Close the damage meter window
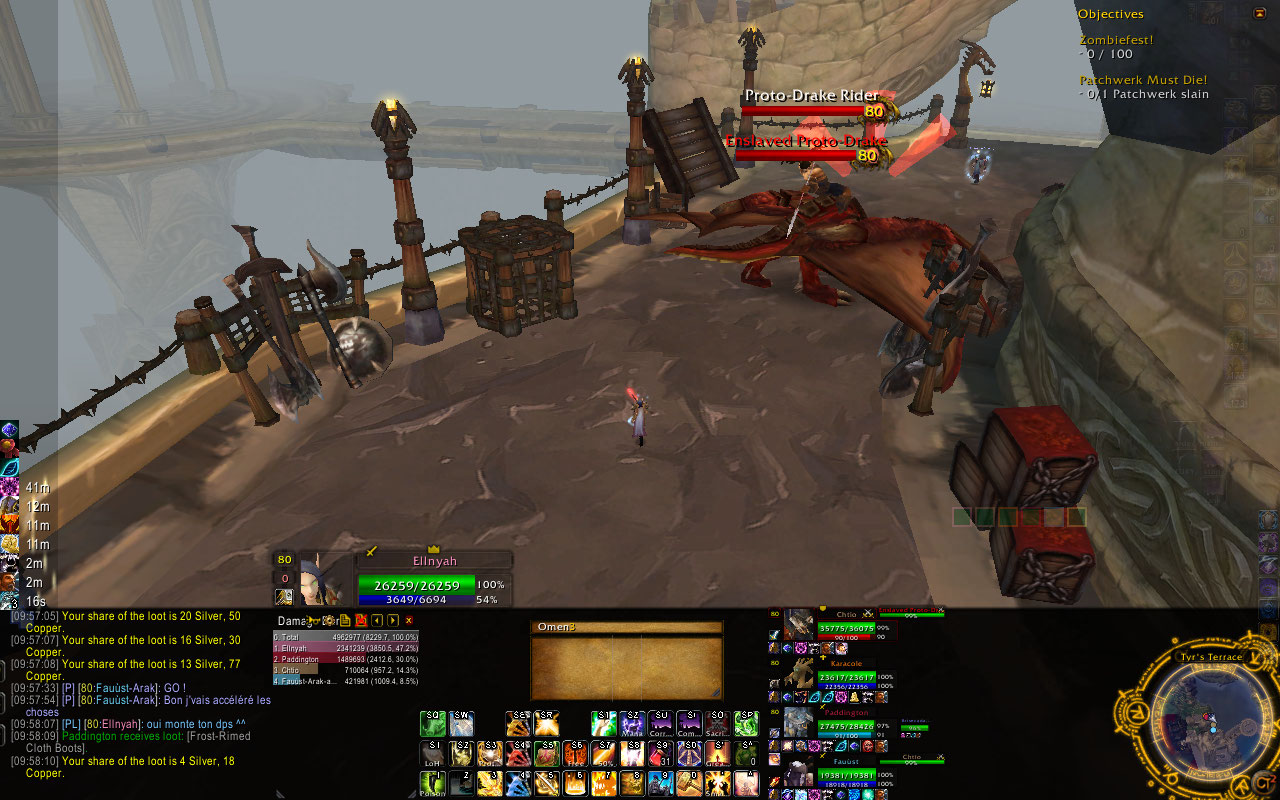The height and width of the screenshot is (800, 1280). pyautogui.click(x=409, y=621)
